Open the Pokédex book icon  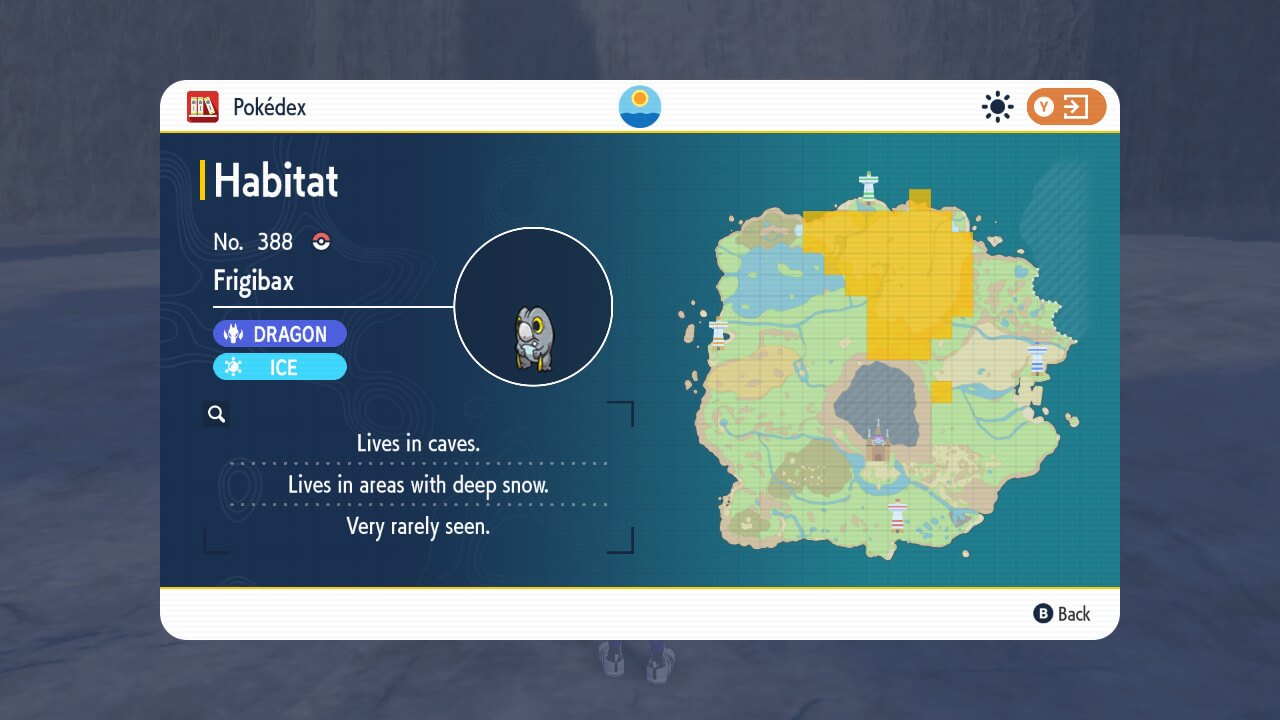coord(204,107)
